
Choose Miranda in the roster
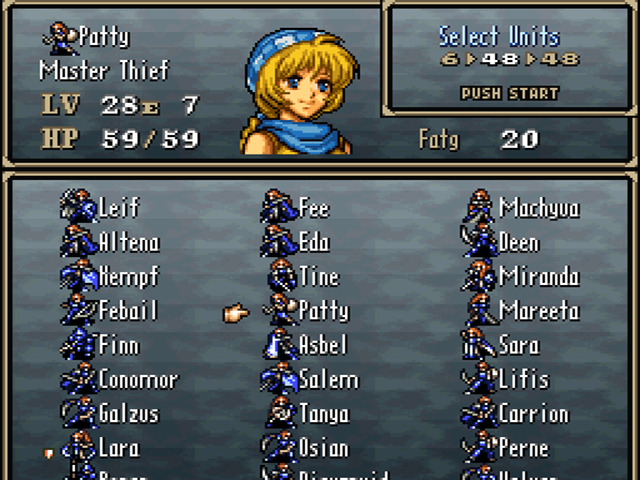tap(538, 277)
